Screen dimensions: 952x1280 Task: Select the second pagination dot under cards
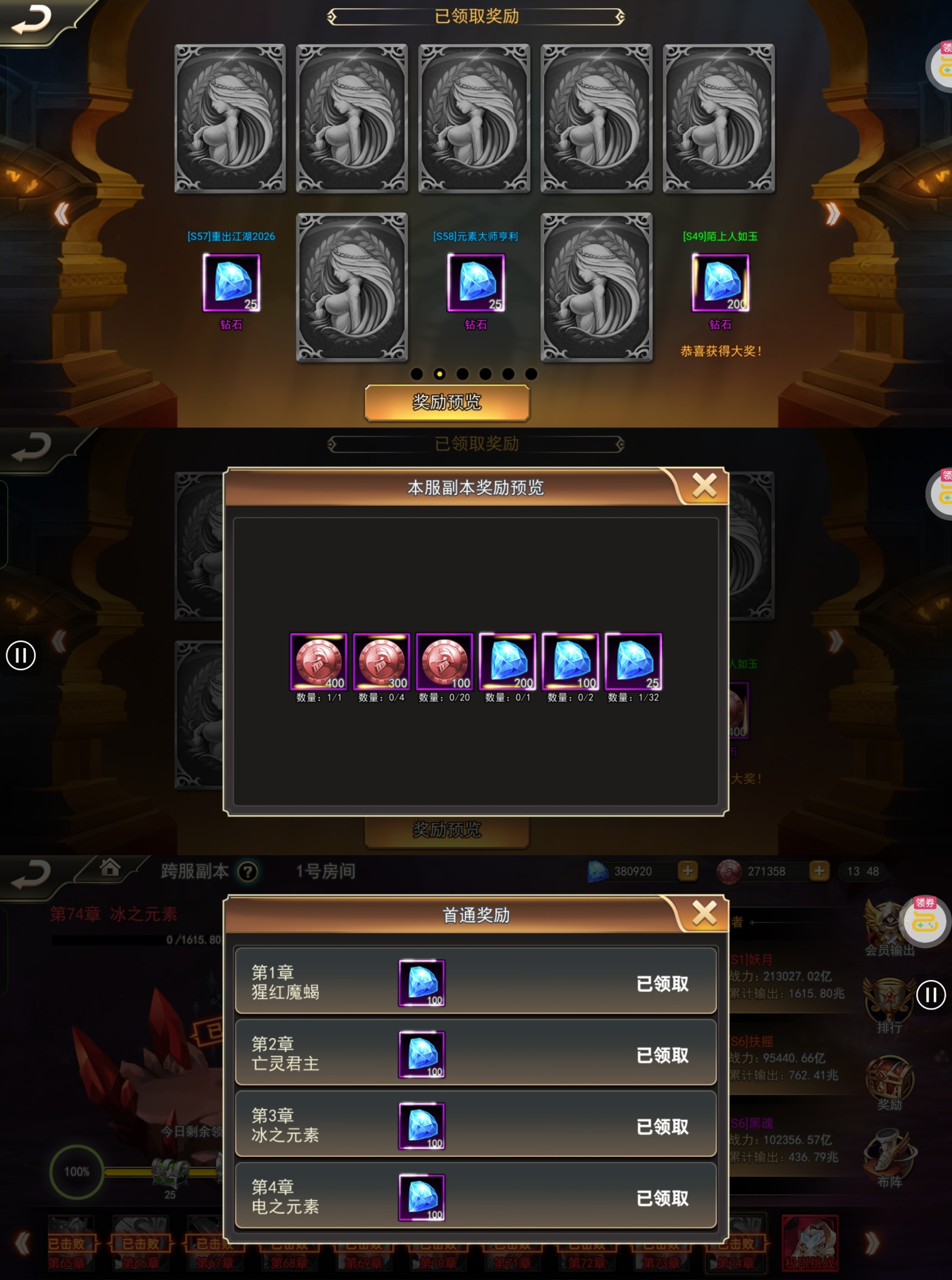pyautogui.click(x=440, y=375)
